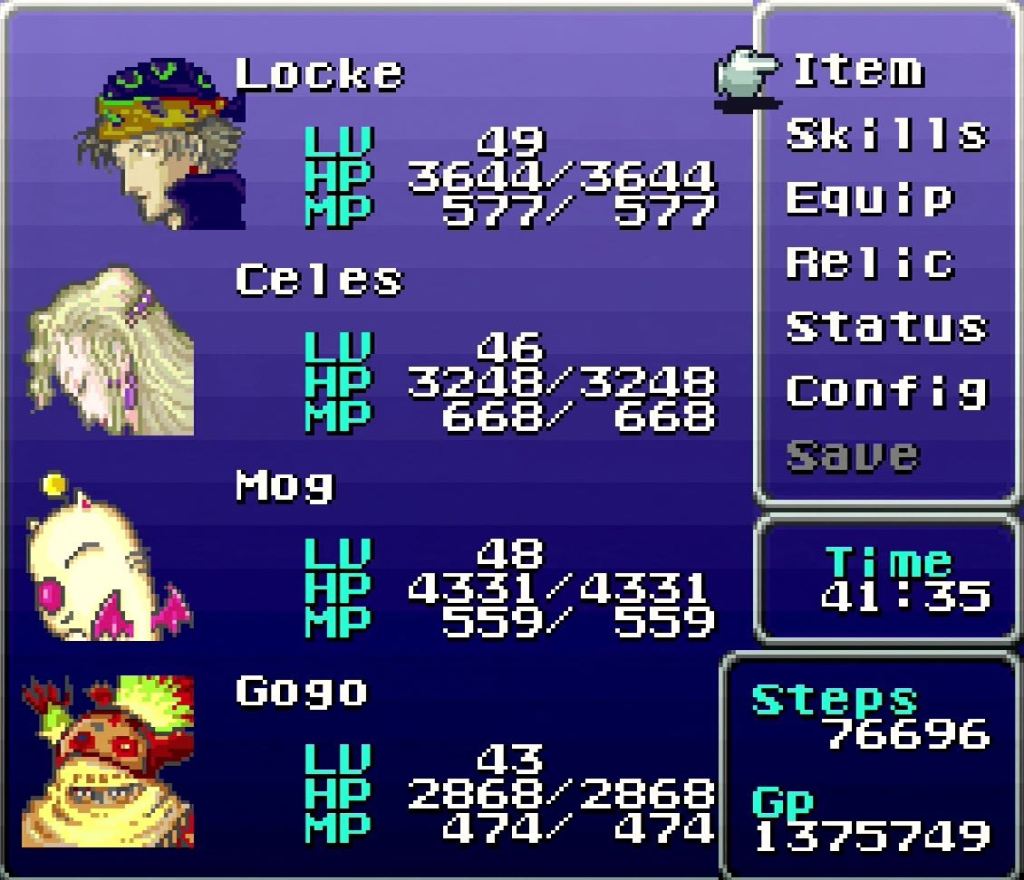
Task: Select Gogo's portrait
Action: pyautogui.click(x=110, y=762)
